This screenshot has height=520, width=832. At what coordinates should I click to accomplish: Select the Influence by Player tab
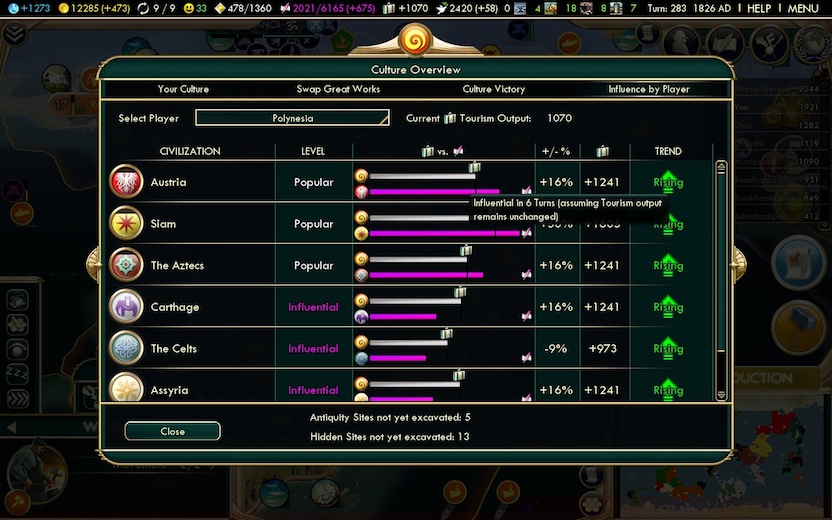(x=648, y=89)
